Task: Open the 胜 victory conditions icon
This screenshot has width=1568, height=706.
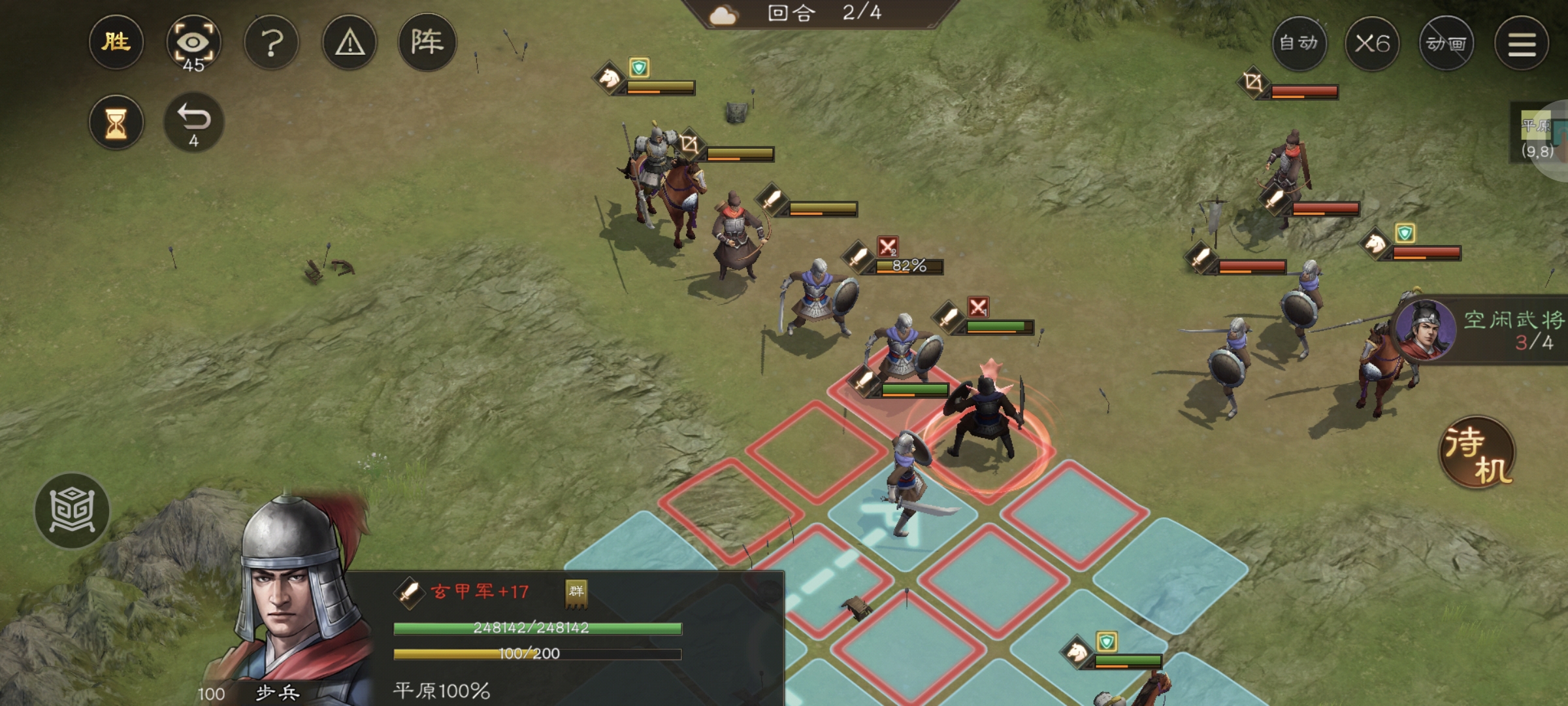Action: (x=116, y=42)
